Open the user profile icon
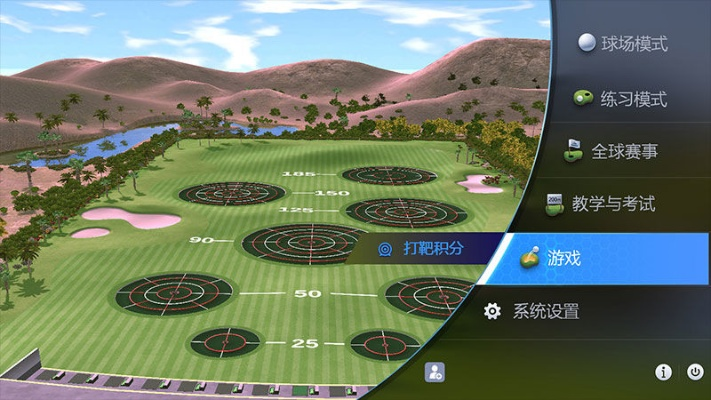The width and height of the screenshot is (711, 400). (x=434, y=372)
